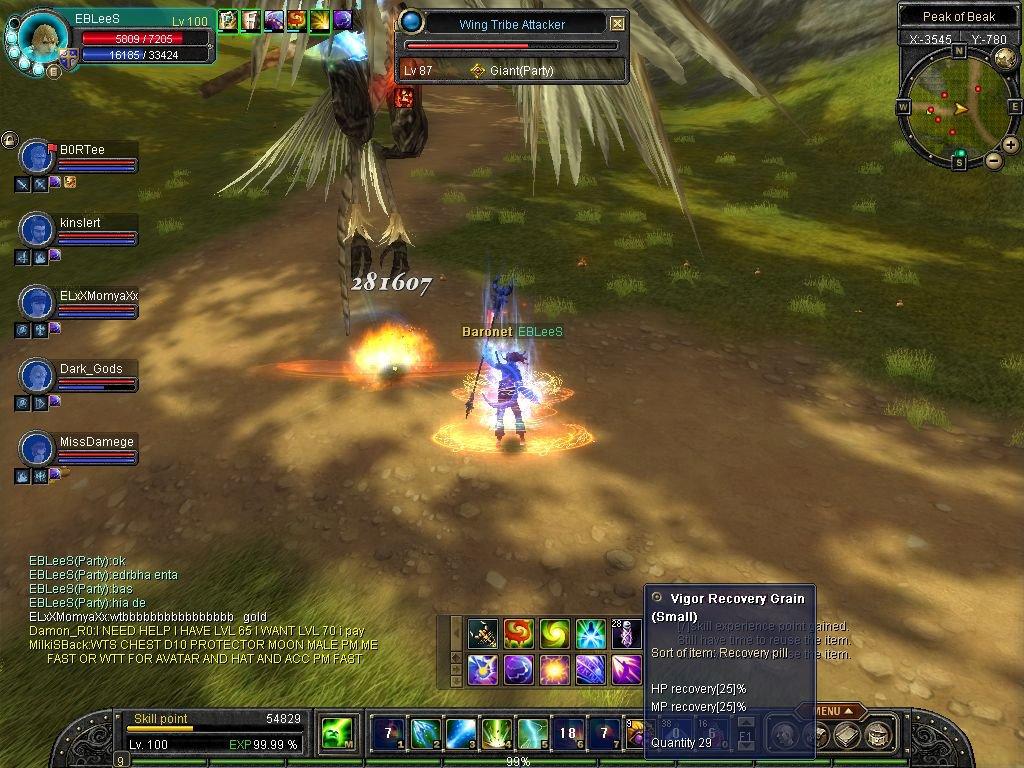Use the green spiral skill icon

pyautogui.click(x=554, y=633)
